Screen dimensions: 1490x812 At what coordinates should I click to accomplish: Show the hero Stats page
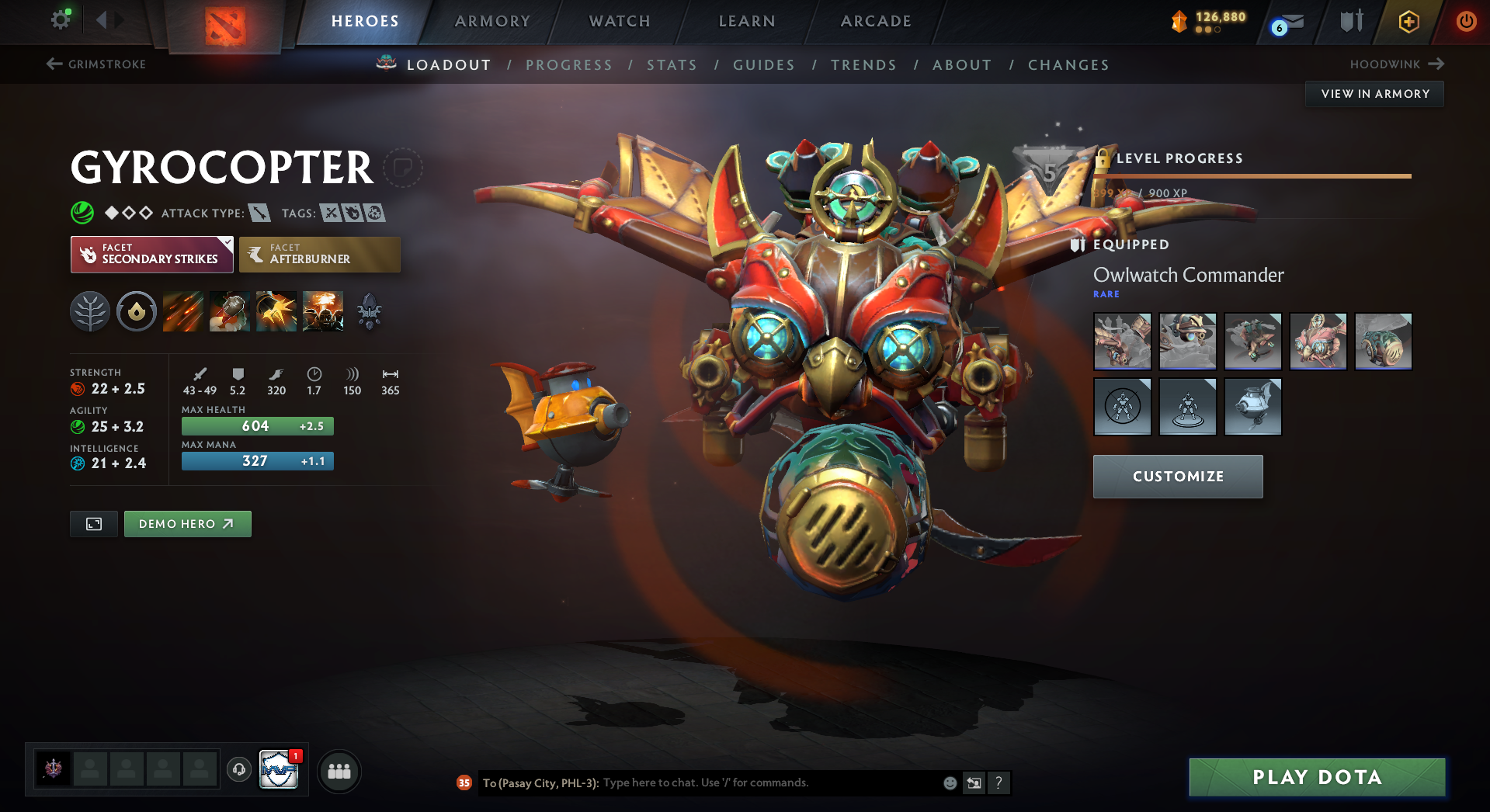pyautogui.click(x=672, y=65)
